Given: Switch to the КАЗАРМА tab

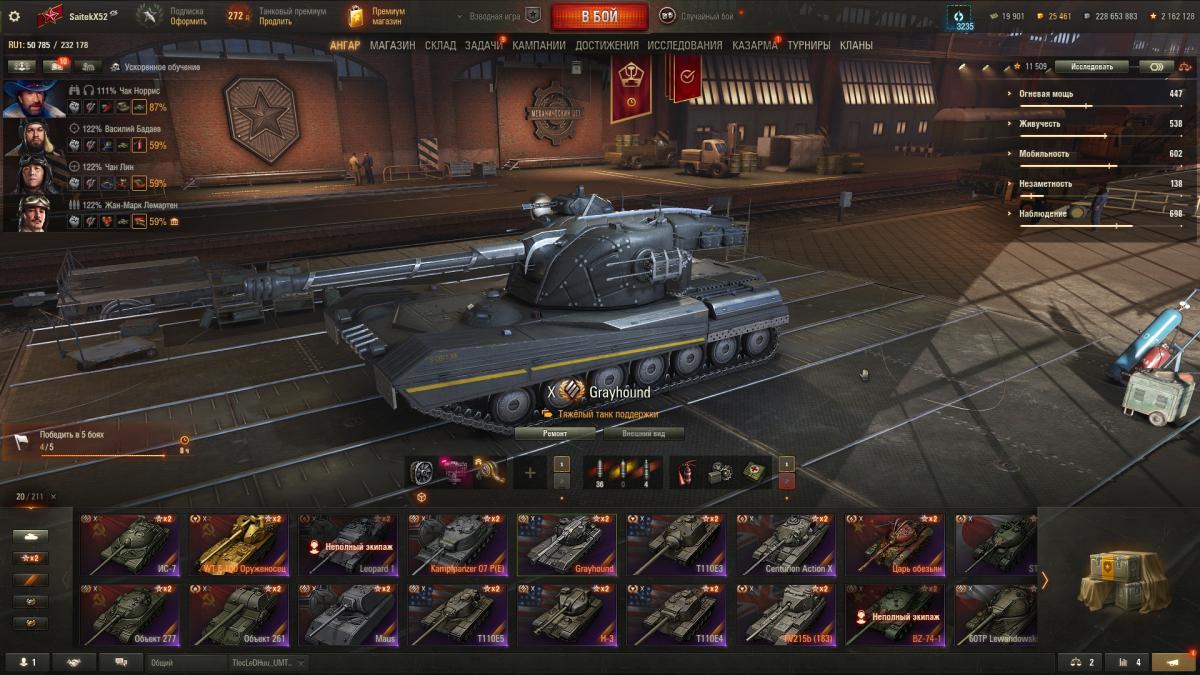Looking at the screenshot, I should pos(754,45).
